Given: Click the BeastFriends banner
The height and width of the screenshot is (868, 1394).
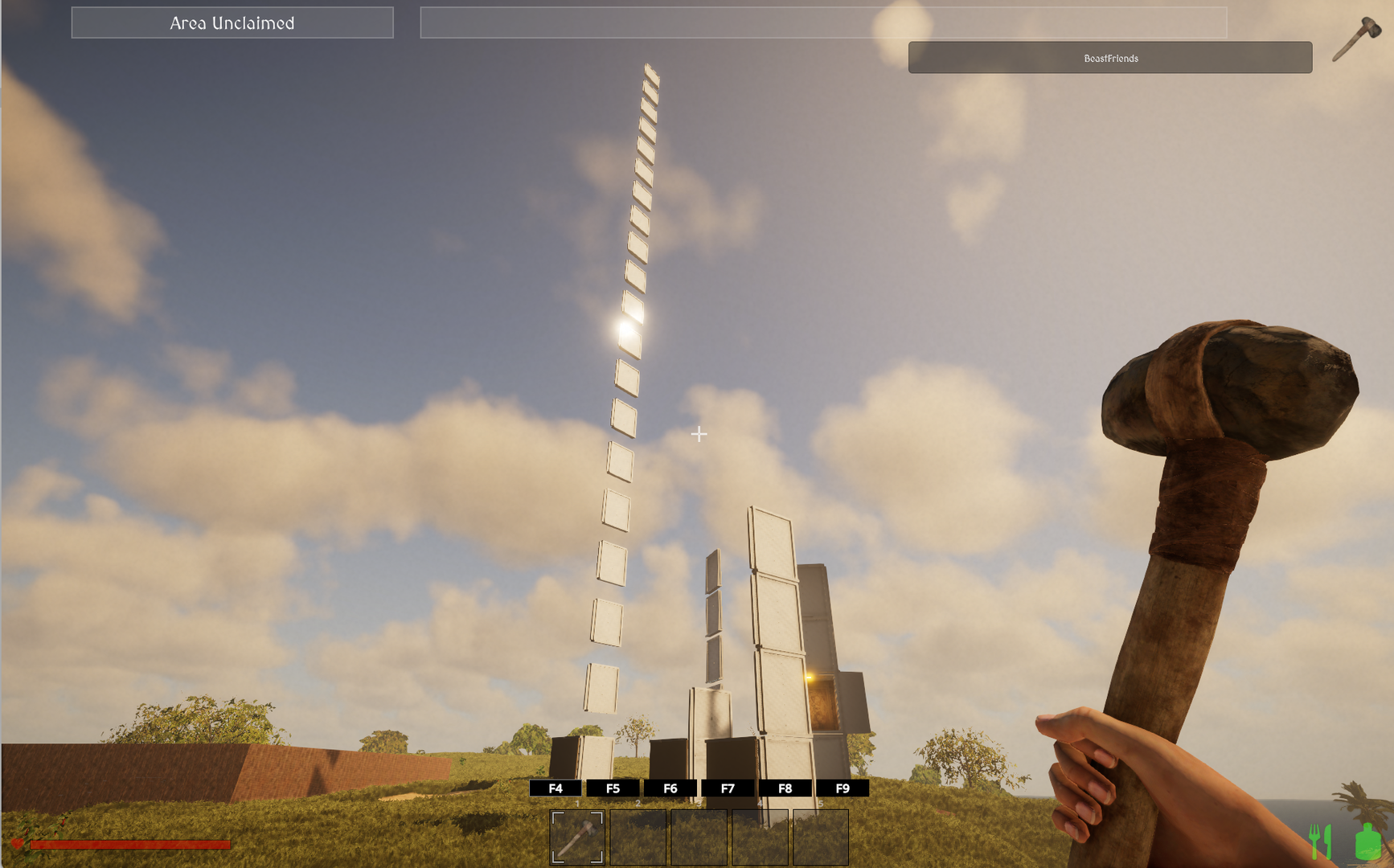Looking at the screenshot, I should (1109, 58).
